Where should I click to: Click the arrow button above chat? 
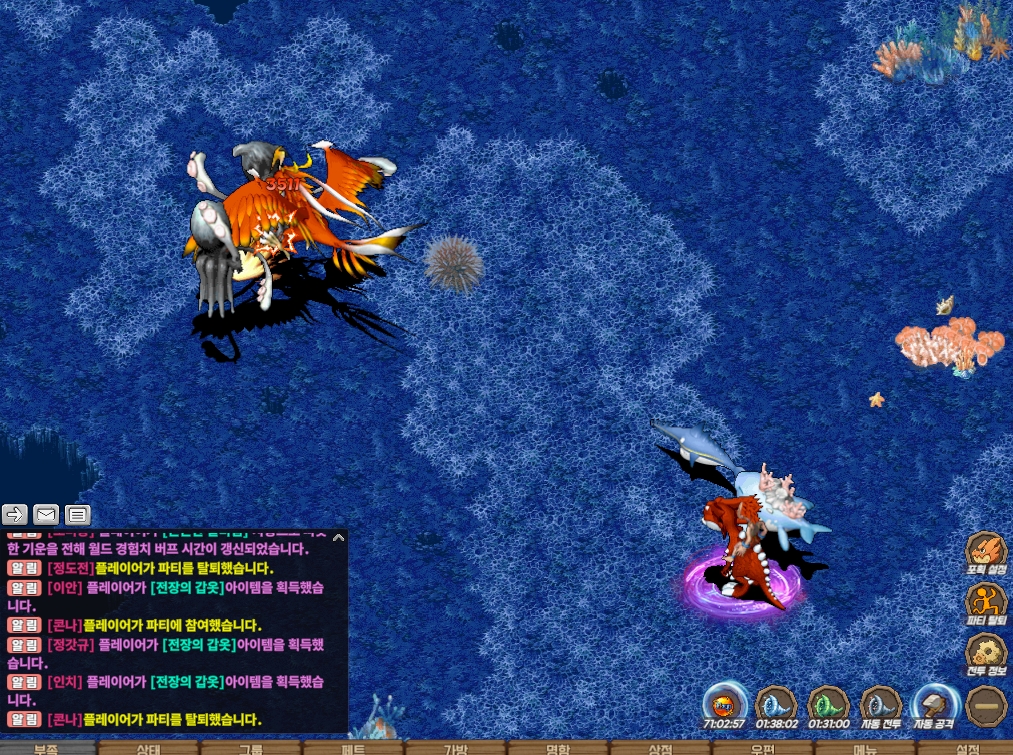[x=15, y=515]
